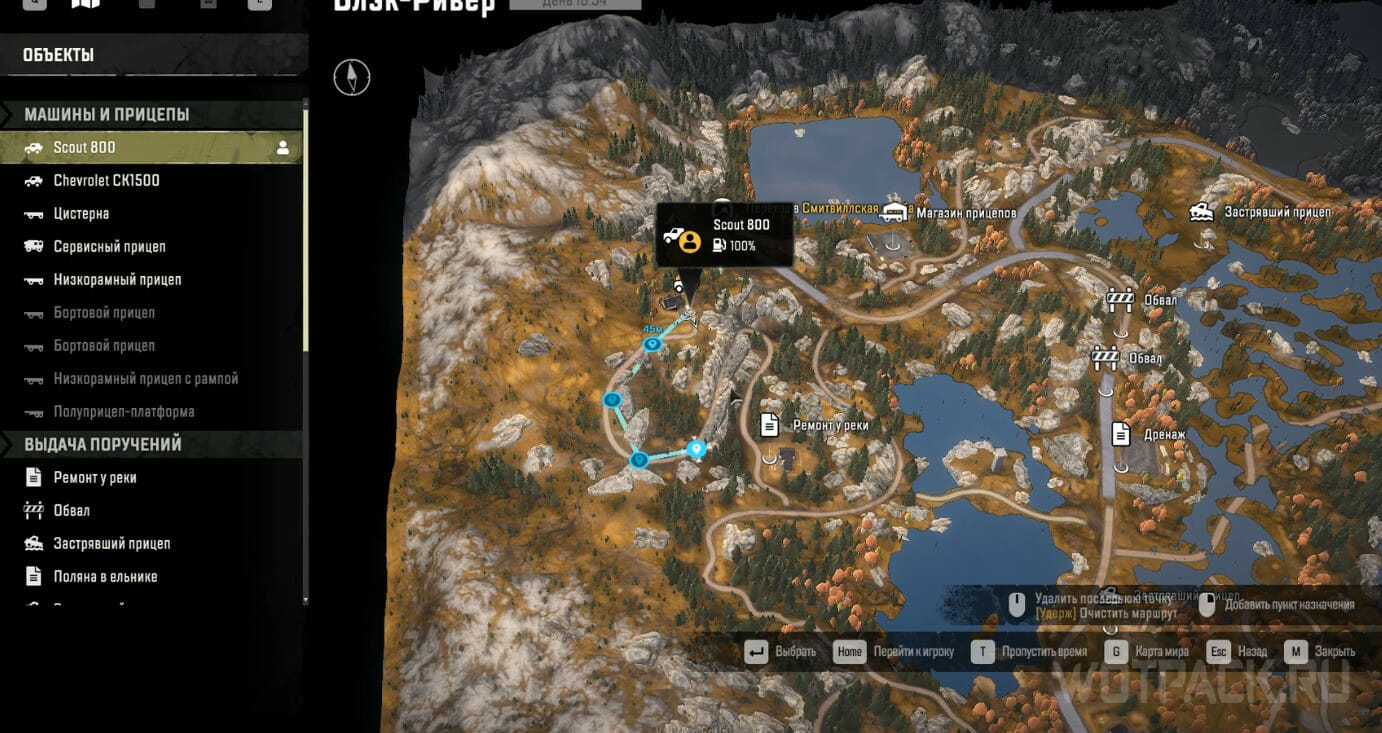The width and height of the screenshot is (1382, 733).
Task: Choose Chevrolet CK1500 from the list
Action: [x=106, y=181]
